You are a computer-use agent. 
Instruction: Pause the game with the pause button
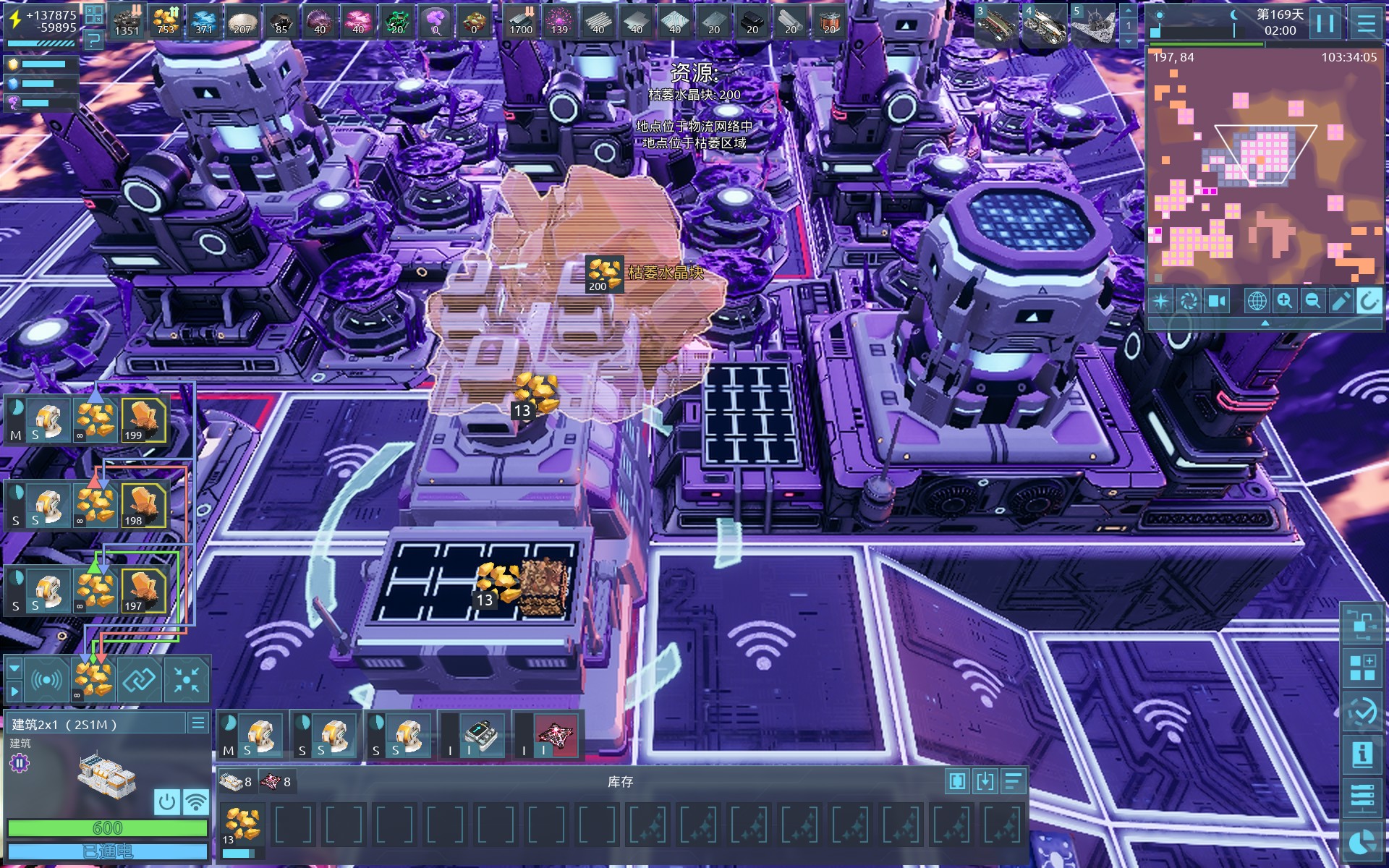1325,23
